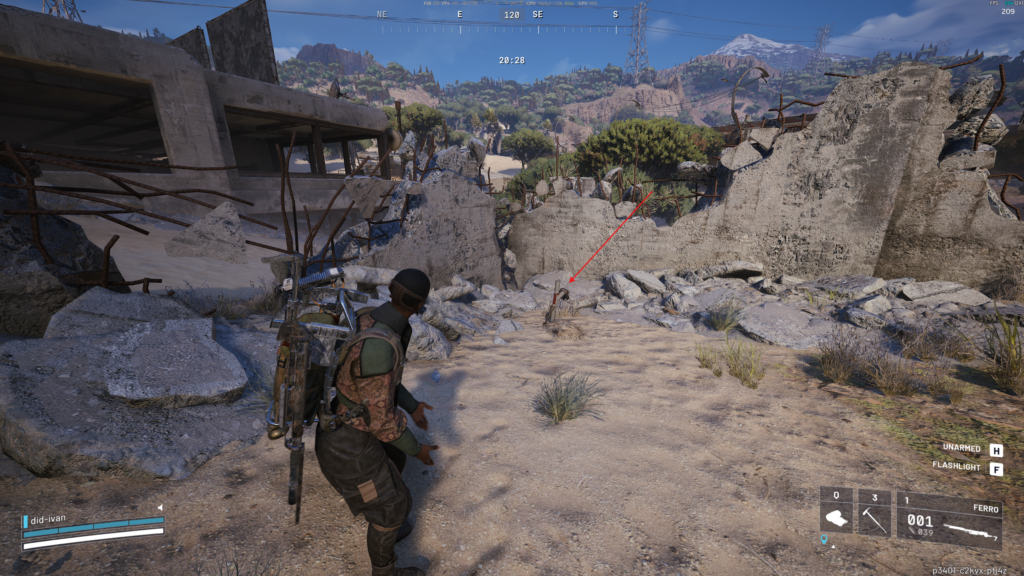Click the compass heading strip
Viewport: 1024px width, 576px height.
point(510,16)
